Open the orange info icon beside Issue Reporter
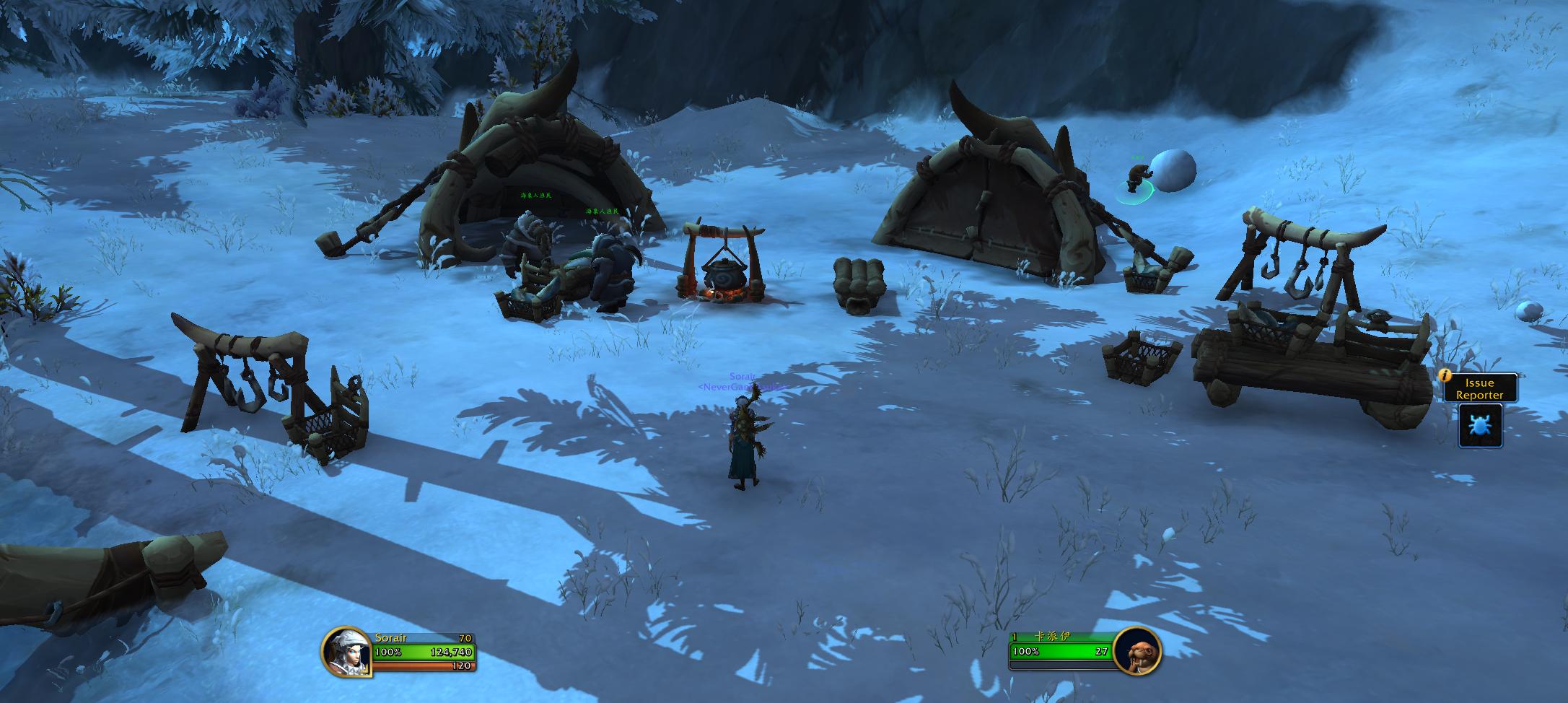 click(x=1445, y=375)
